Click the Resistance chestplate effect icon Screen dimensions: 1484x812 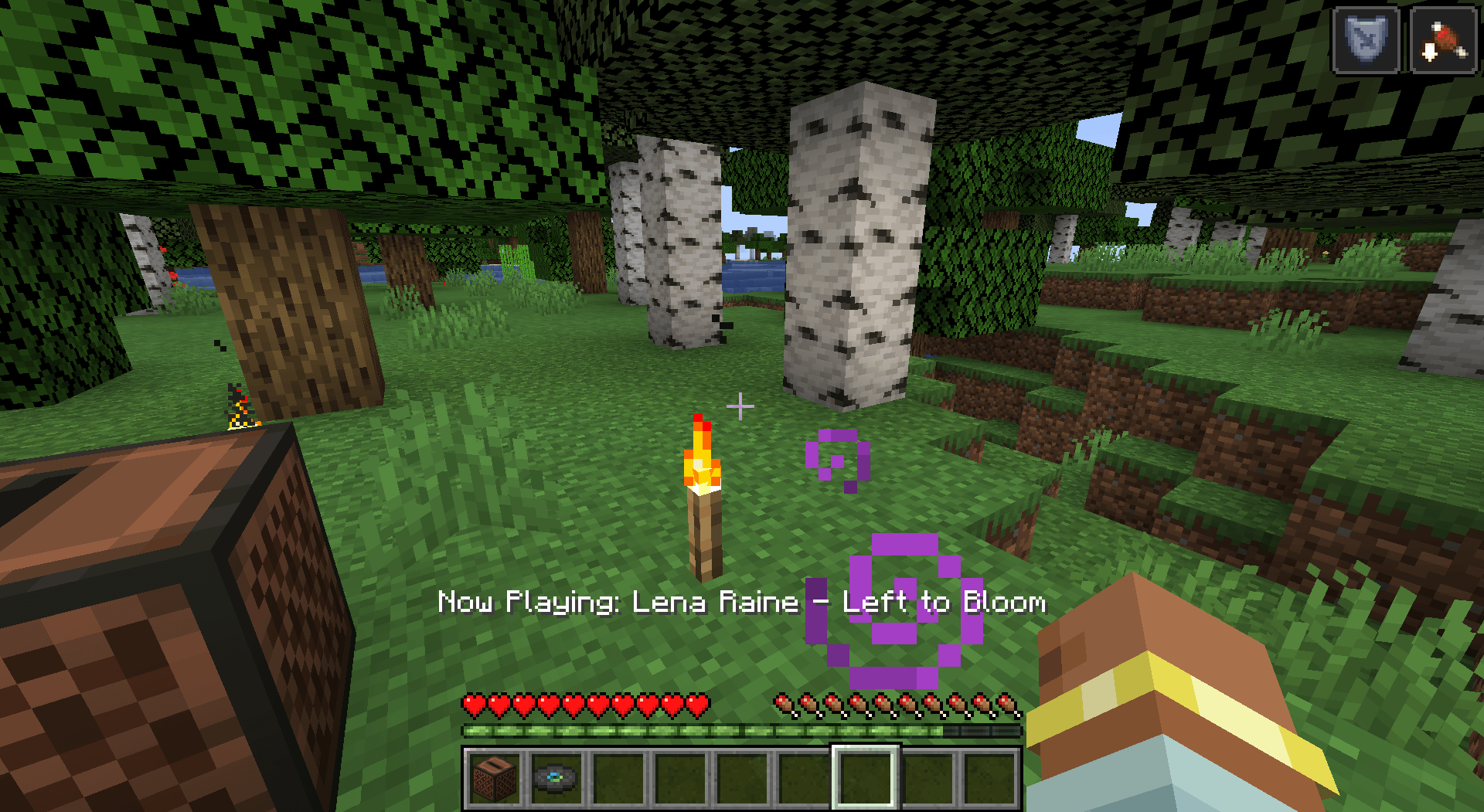(1366, 40)
